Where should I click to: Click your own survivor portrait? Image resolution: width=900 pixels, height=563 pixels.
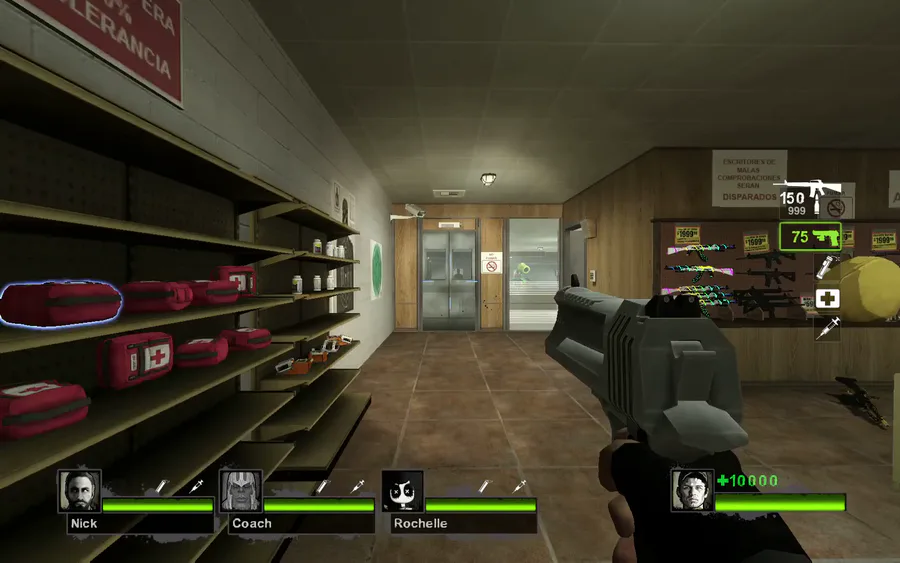coord(692,491)
